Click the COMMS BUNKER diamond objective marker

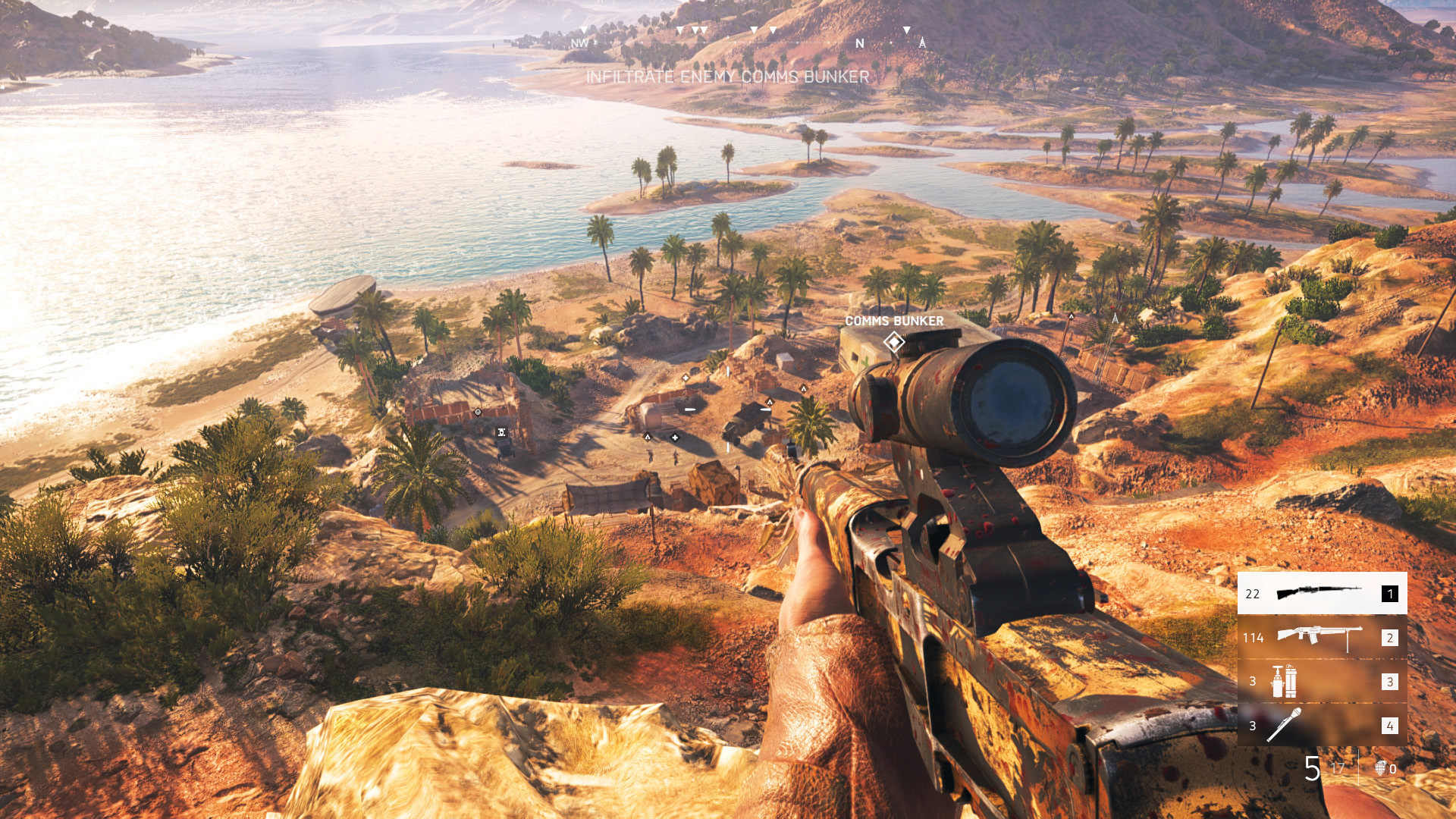coord(894,343)
